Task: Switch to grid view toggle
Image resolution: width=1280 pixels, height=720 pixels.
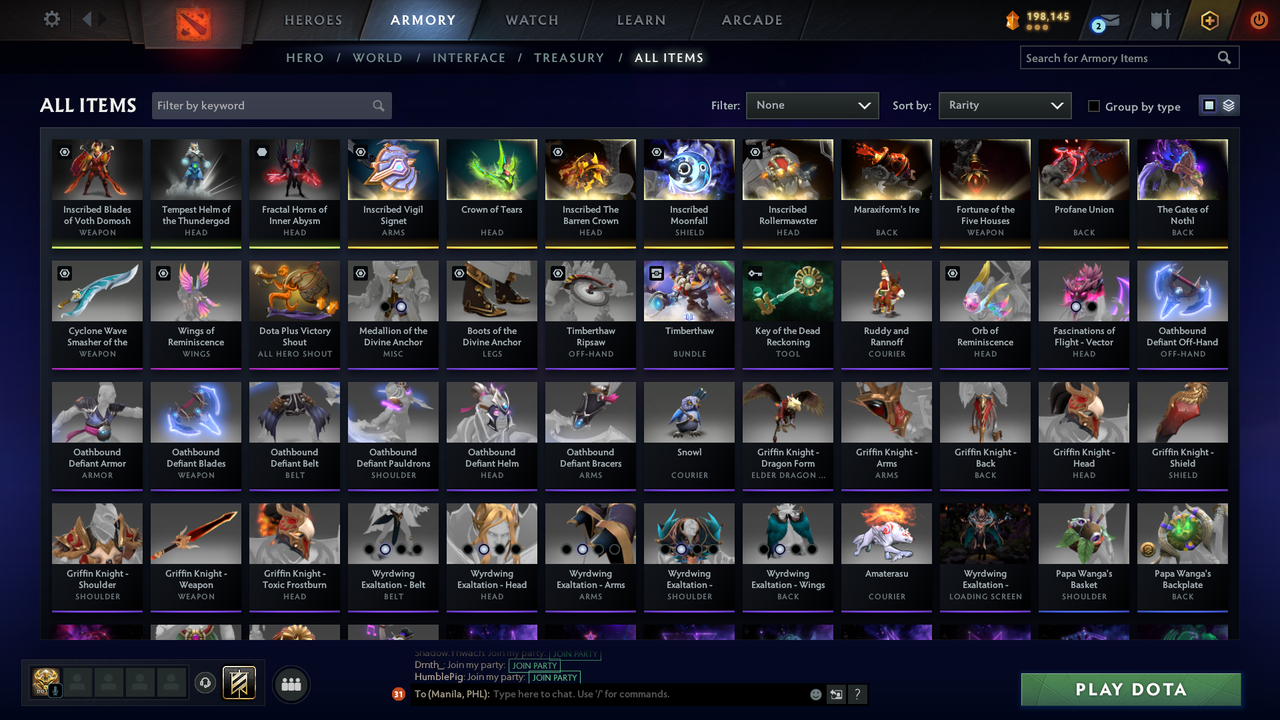Action: click(1209, 105)
